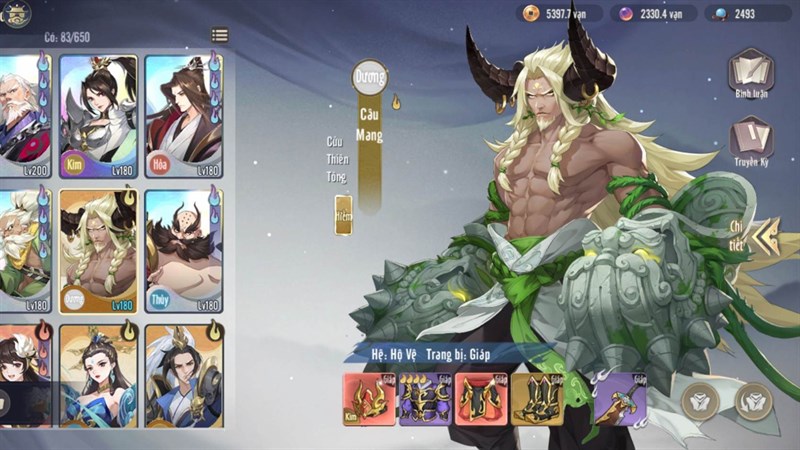800x450 pixels.
Task: Open the hero list filter menu
Action: pyautogui.click(x=219, y=36)
